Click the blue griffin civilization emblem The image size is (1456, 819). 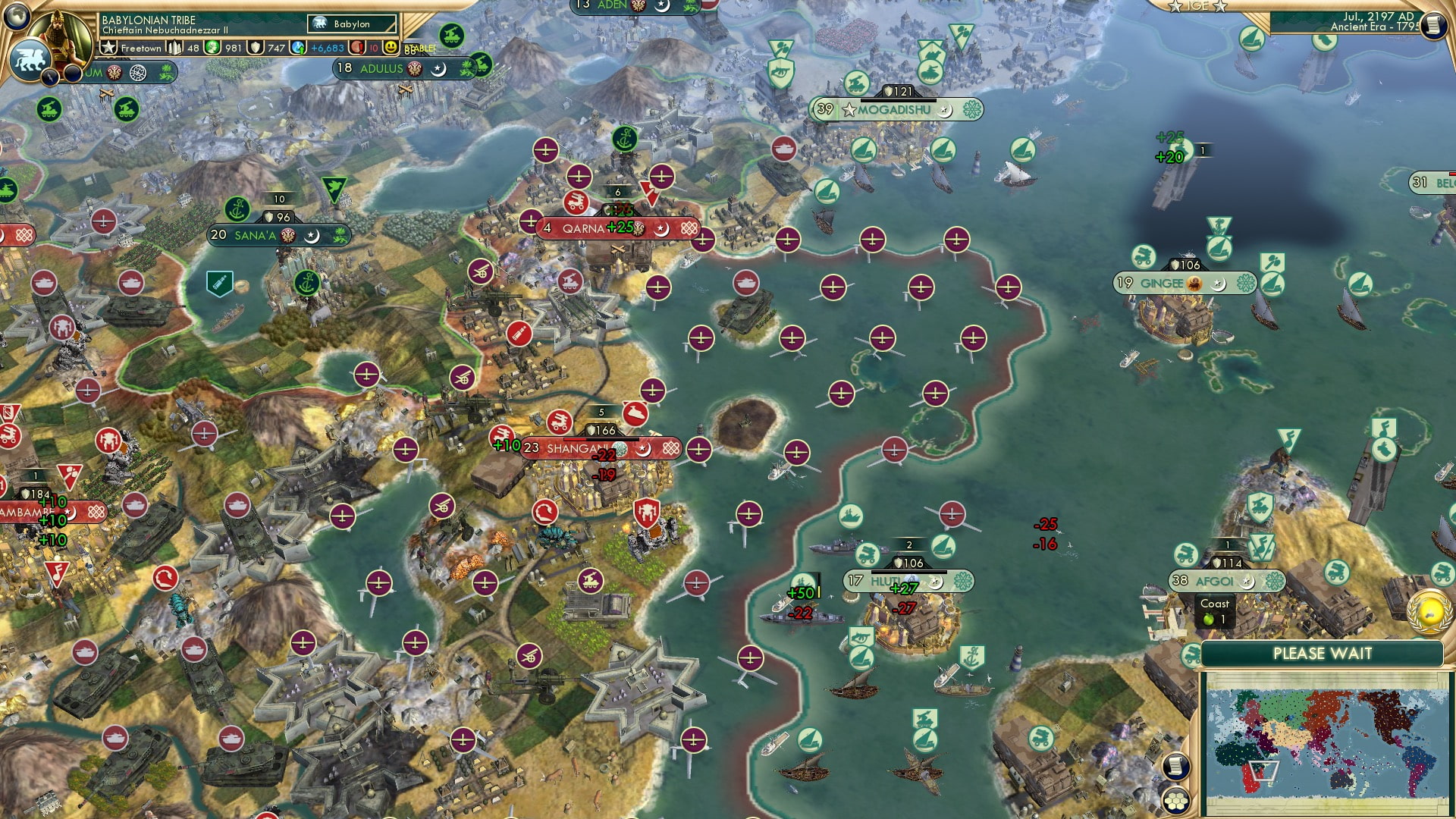(x=29, y=59)
